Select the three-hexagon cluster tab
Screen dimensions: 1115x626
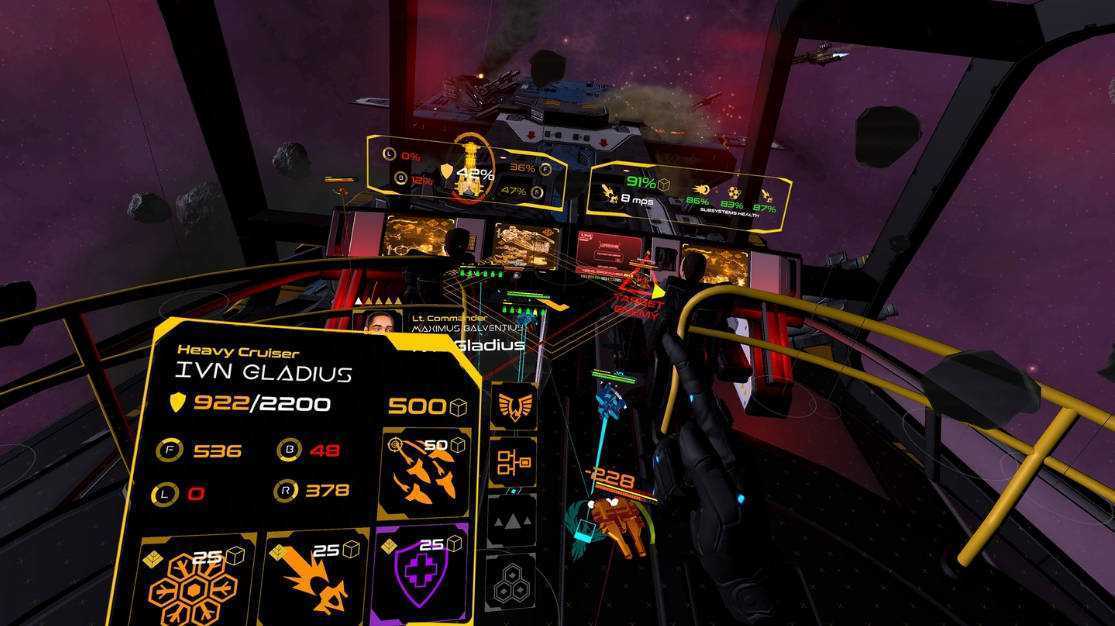point(510,579)
